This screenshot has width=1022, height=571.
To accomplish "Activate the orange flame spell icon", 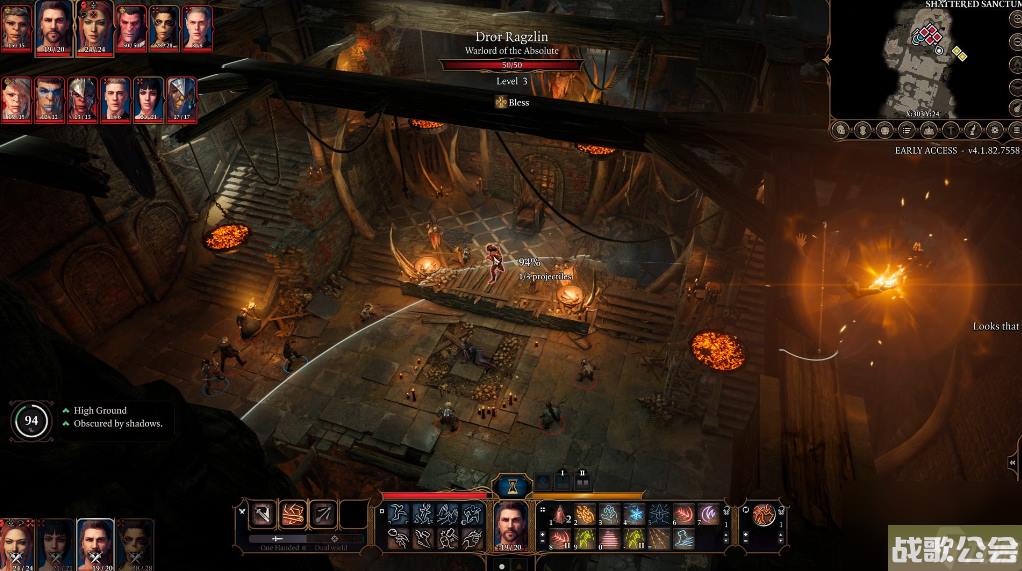I will pyautogui.click(x=584, y=514).
